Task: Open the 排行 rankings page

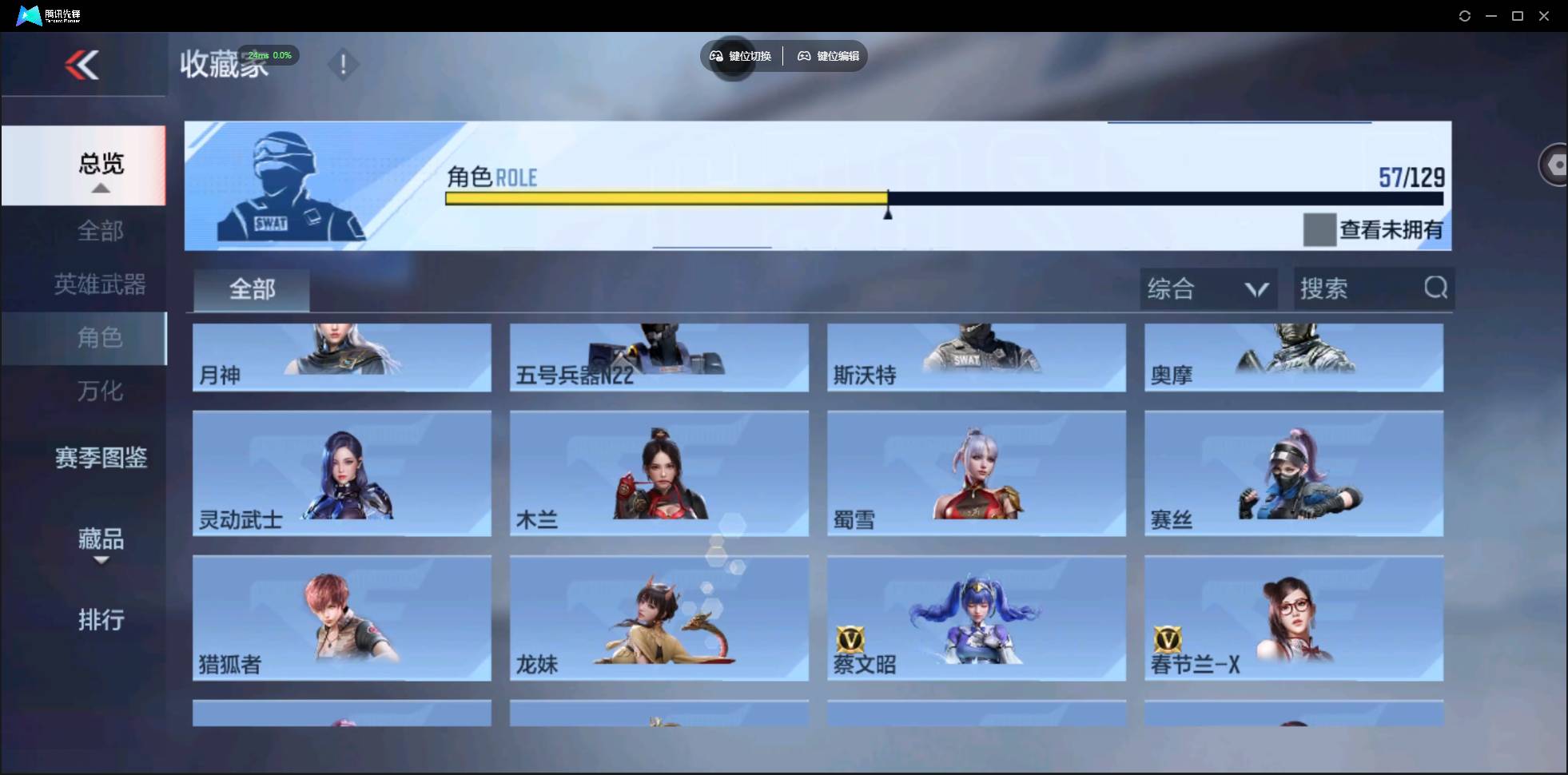Action: pos(101,620)
